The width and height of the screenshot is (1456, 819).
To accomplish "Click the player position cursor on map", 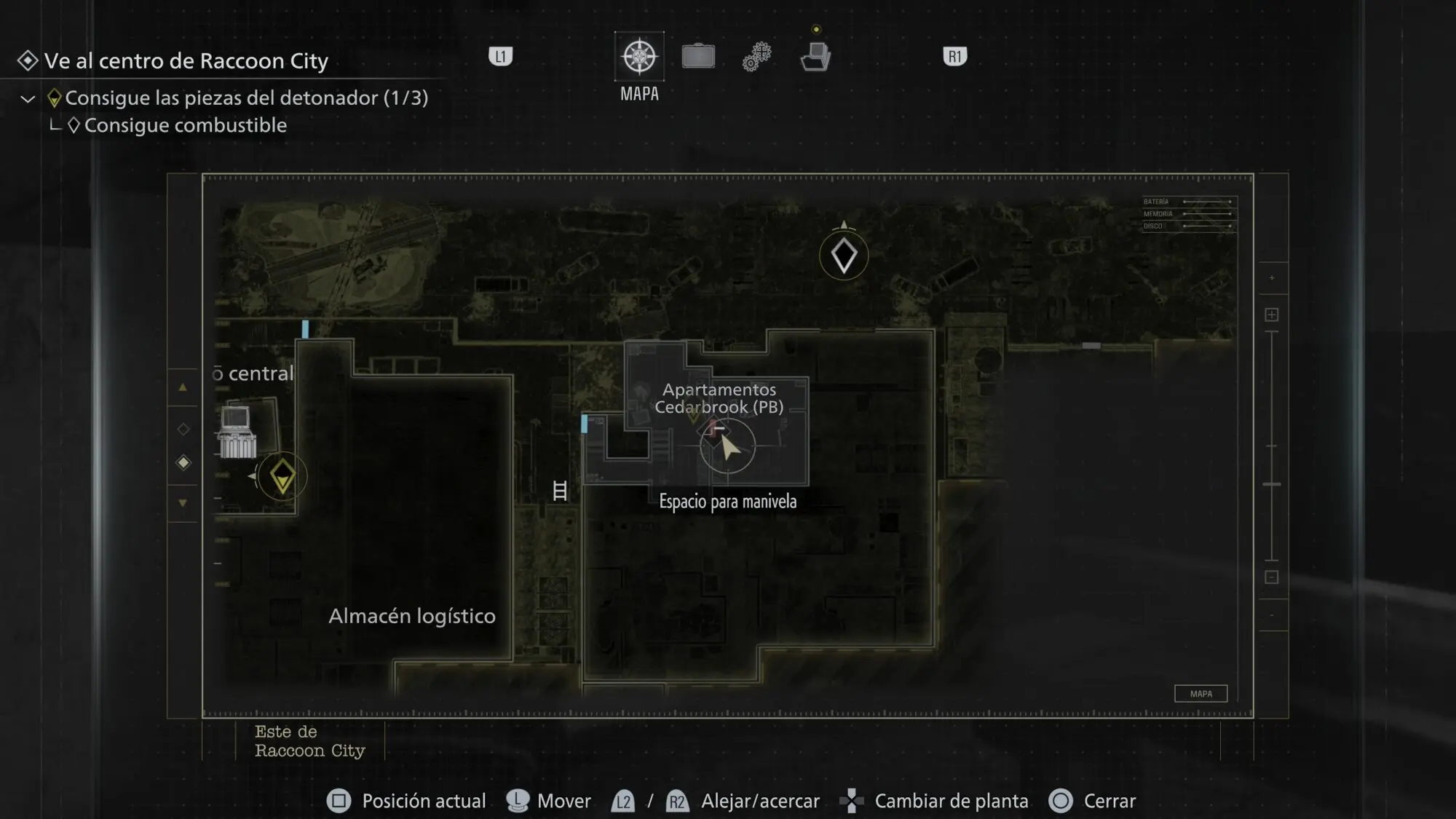I will pos(728,446).
